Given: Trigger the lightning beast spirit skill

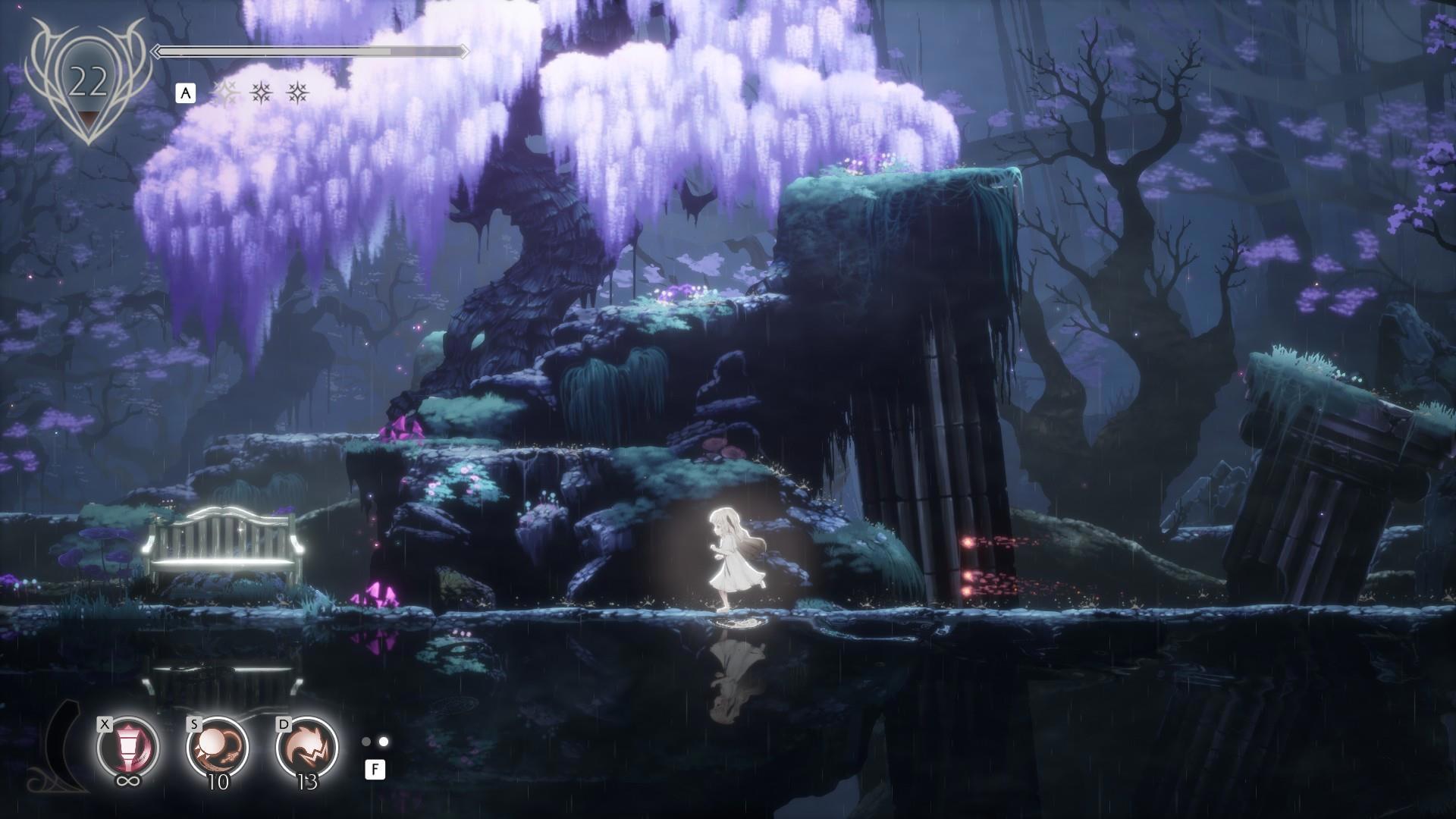Looking at the screenshot, I should [x=306, y=747].
